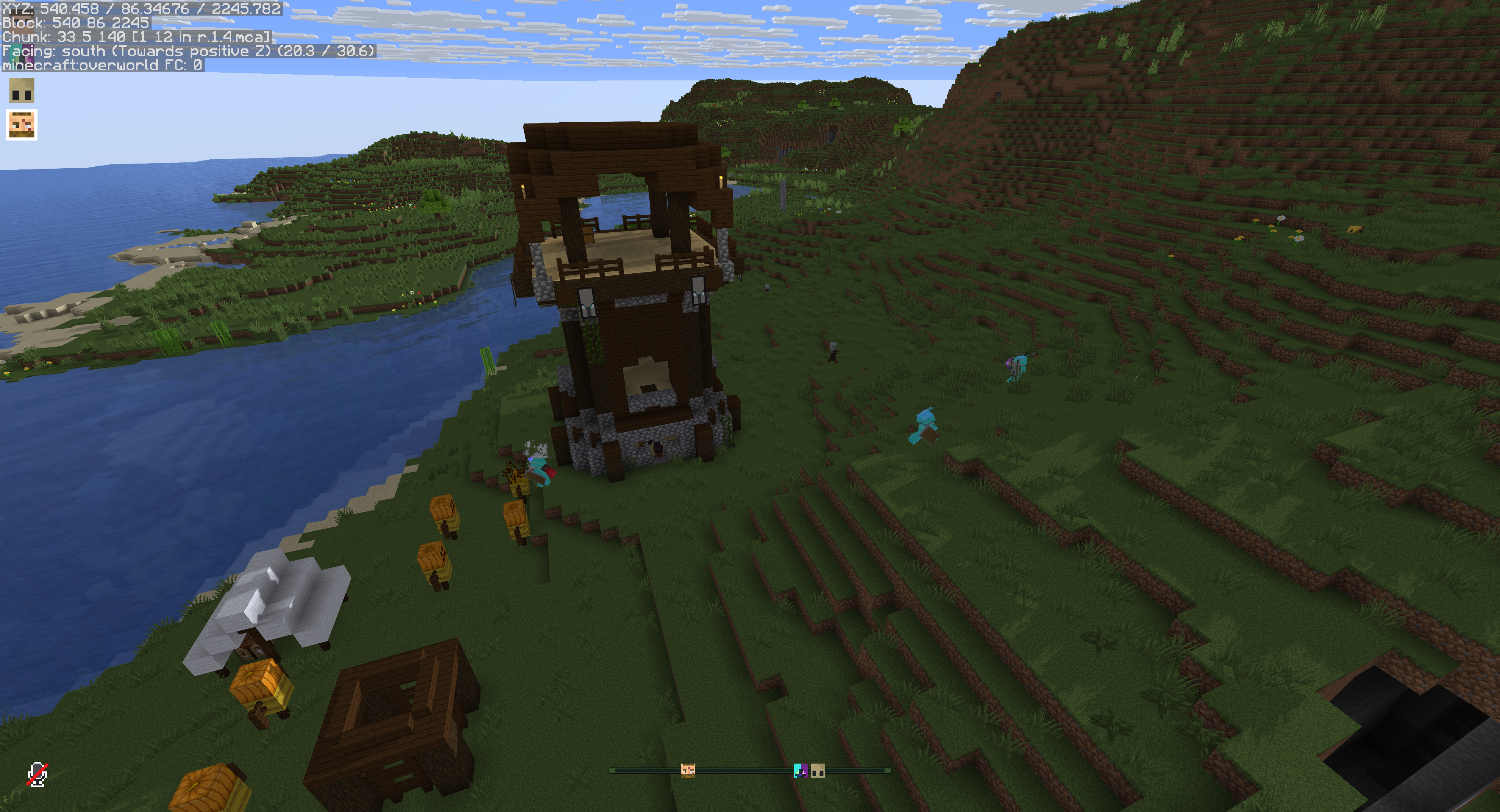Screen dimensions: 1500x812
Task: Pick the cyan and purple head on the locator bar
Action: tap(801, 771)
